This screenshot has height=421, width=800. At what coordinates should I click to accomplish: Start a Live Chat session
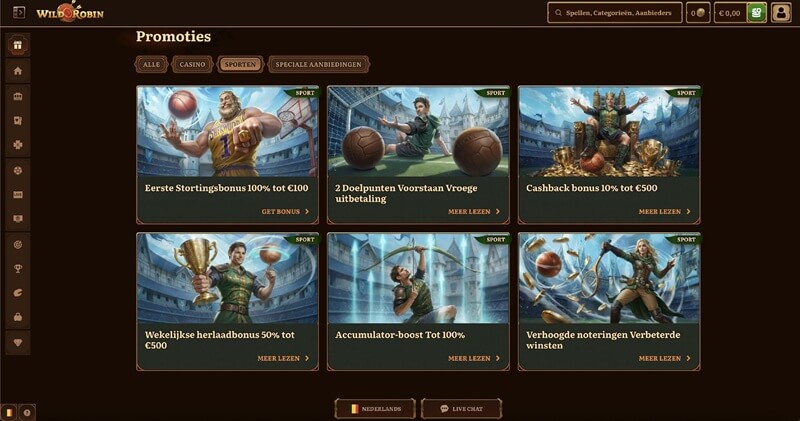click(x=462, y=409)
